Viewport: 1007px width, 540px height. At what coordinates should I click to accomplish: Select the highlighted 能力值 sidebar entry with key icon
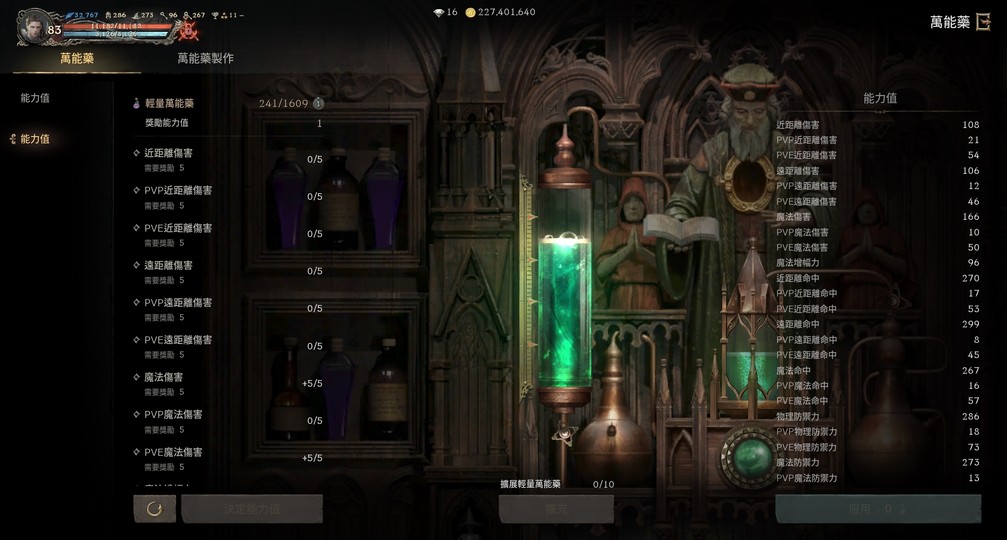tap(35, 139)
